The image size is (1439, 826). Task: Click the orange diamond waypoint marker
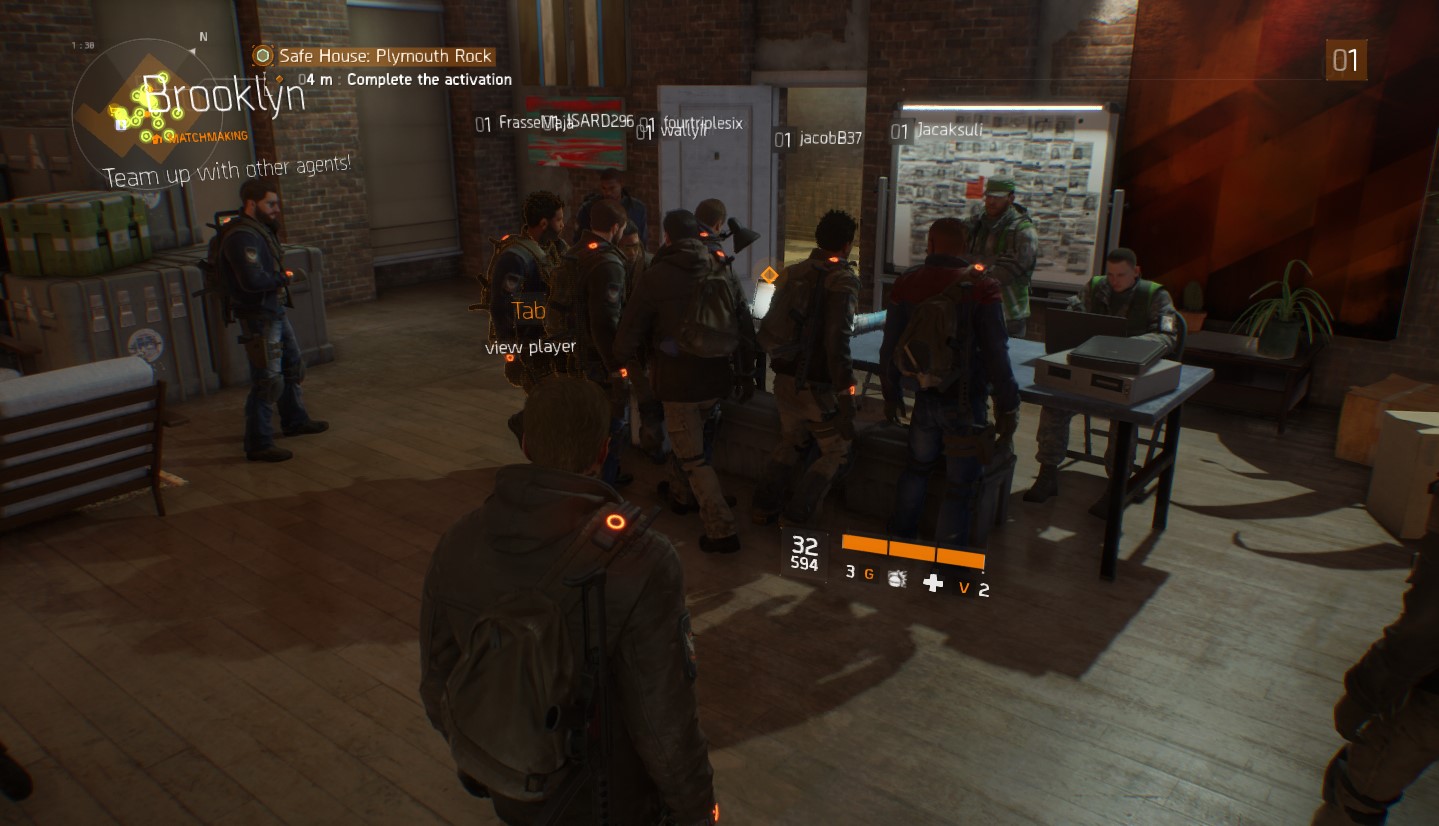769,274
